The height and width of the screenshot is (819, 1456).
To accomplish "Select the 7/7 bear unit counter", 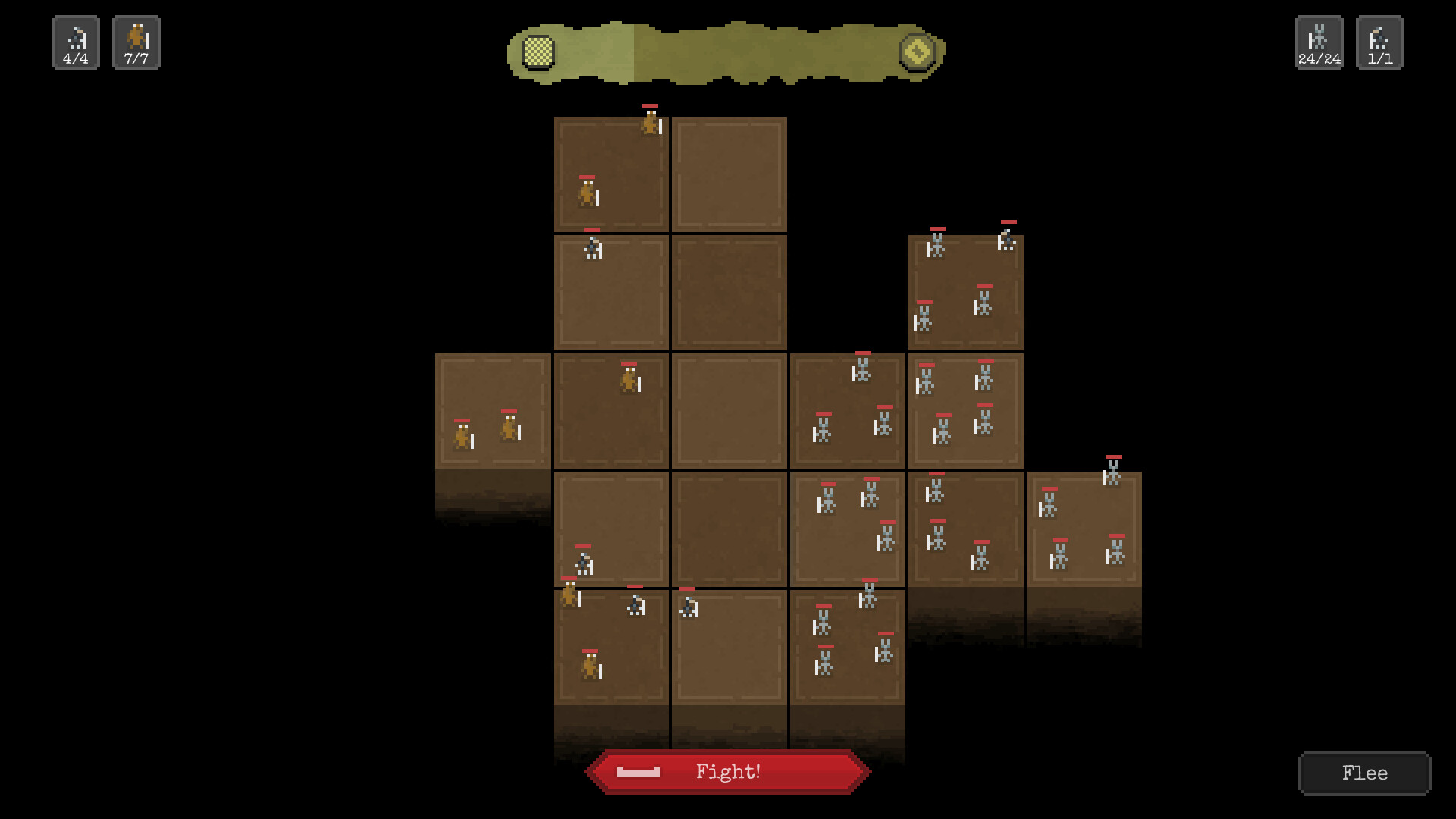I will coord(136,42).
